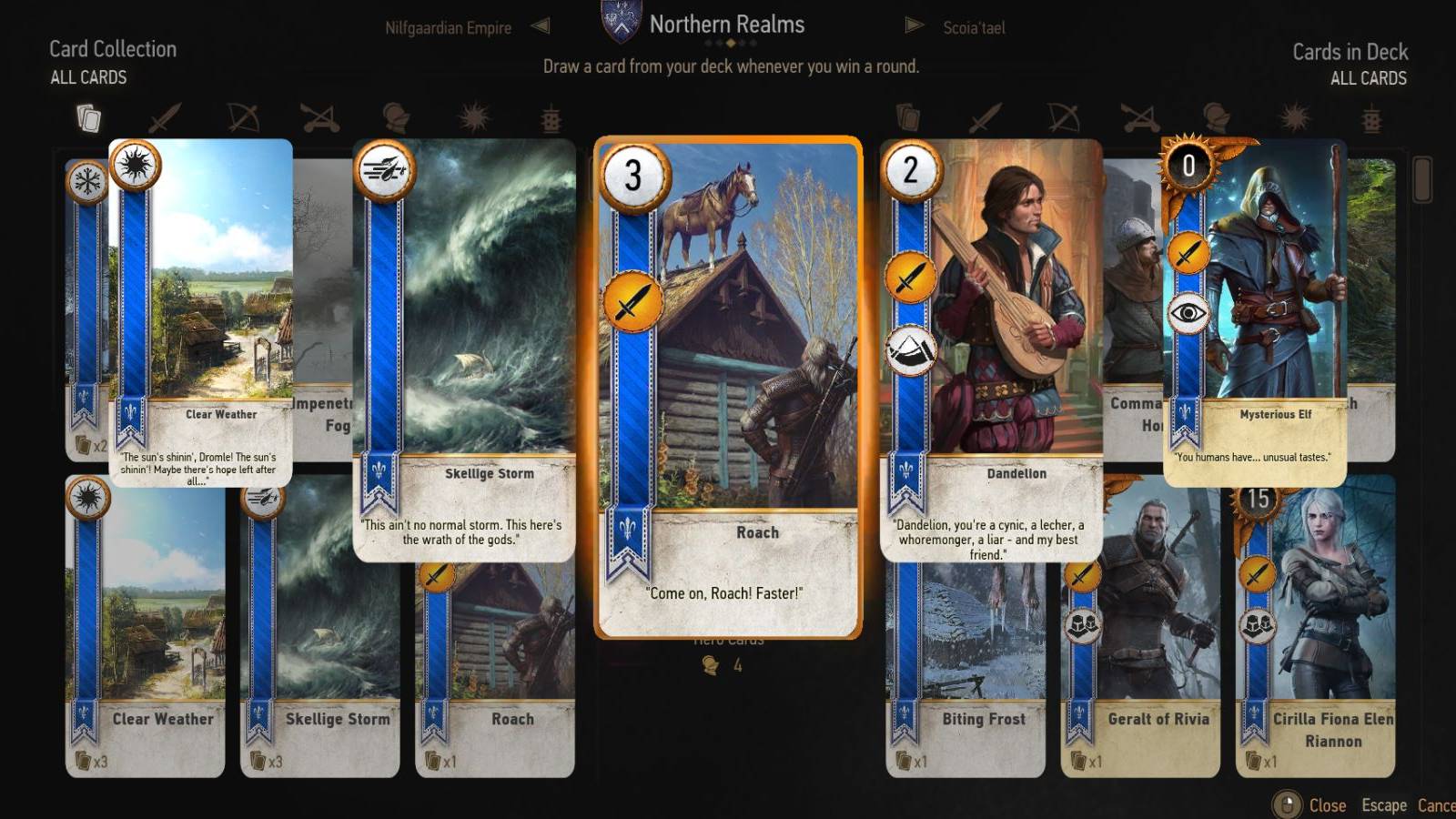Viewport: 1456px width, 819px height.
Task: Filter collection by siege catapult icon
Action: (x=319, y=118)
